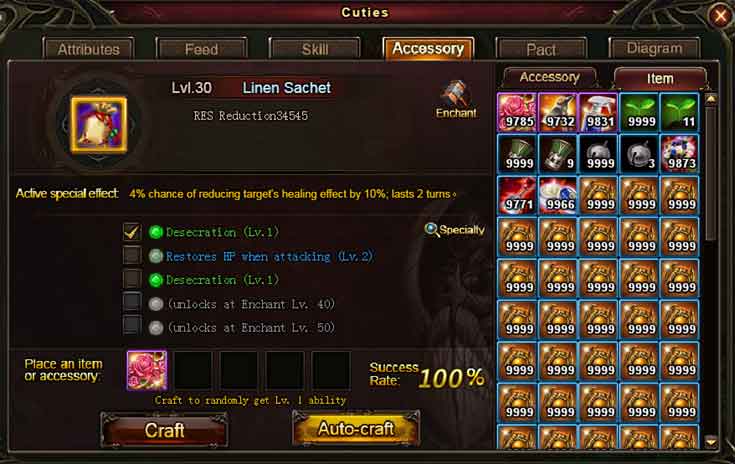Open the Specialty magnifier link
Image resolution: width=735 pixels, height=464 pixels.
454,230
